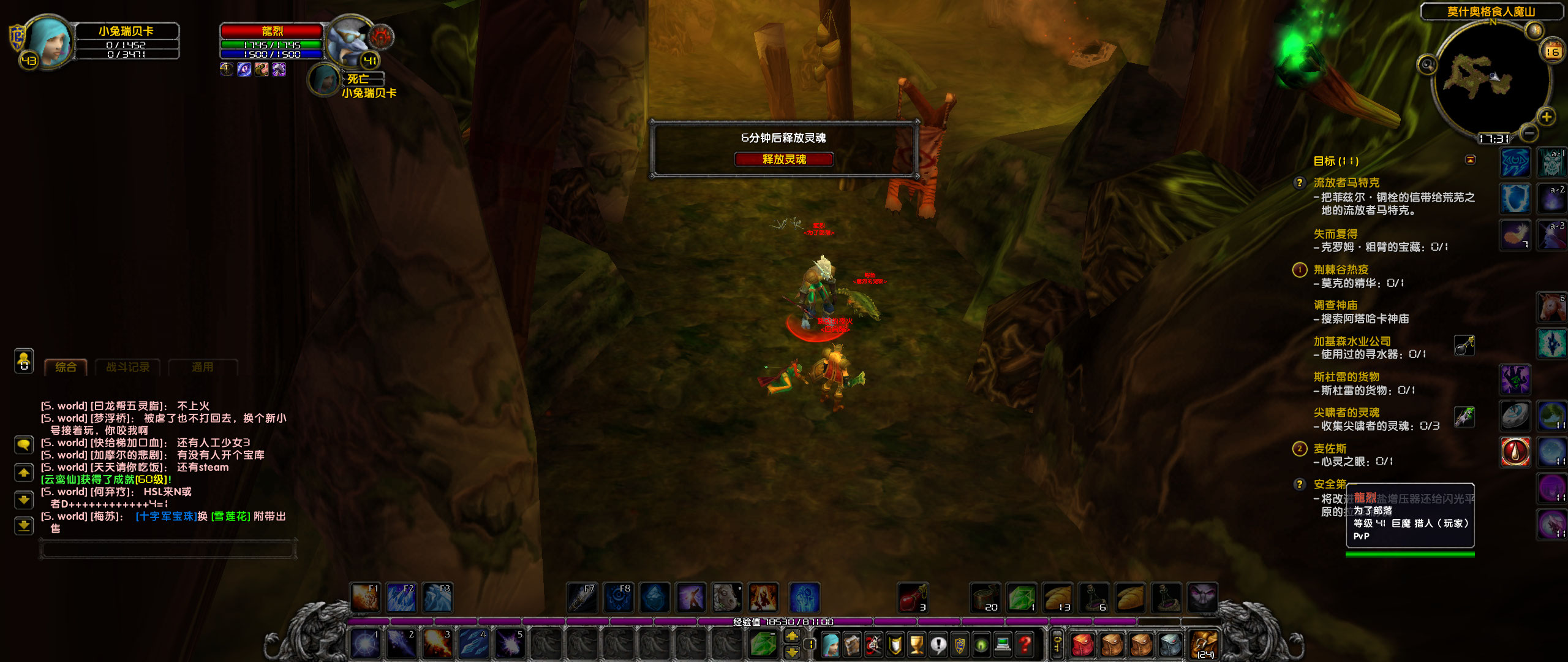Open the key ring icon beside the bags
The width and height of the screenshot is (1568, 662).
point(1057,645)
